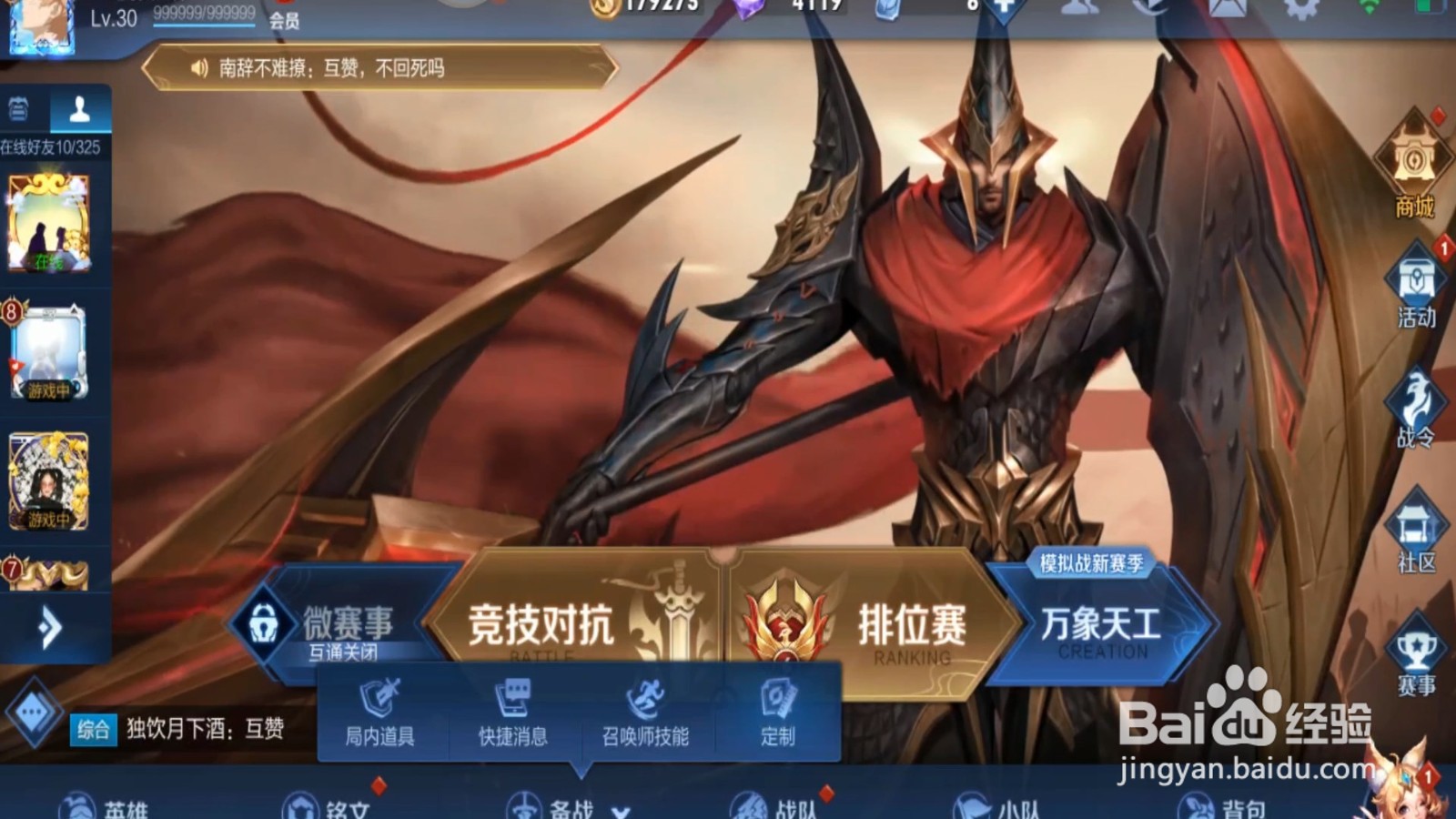Switch to the online friends tab
Screen dimensions: 1456x819
(80, 109)
